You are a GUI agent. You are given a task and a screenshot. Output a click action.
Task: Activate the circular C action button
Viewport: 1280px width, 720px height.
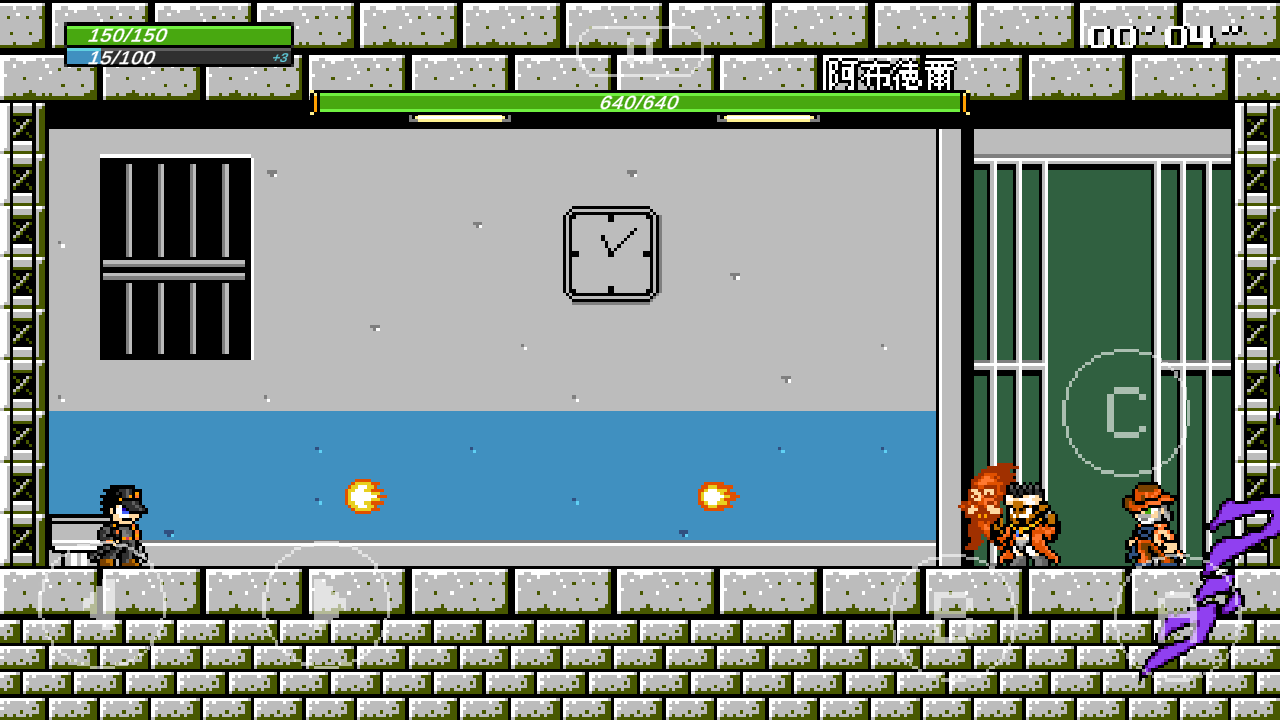[x=1125, y=412]
